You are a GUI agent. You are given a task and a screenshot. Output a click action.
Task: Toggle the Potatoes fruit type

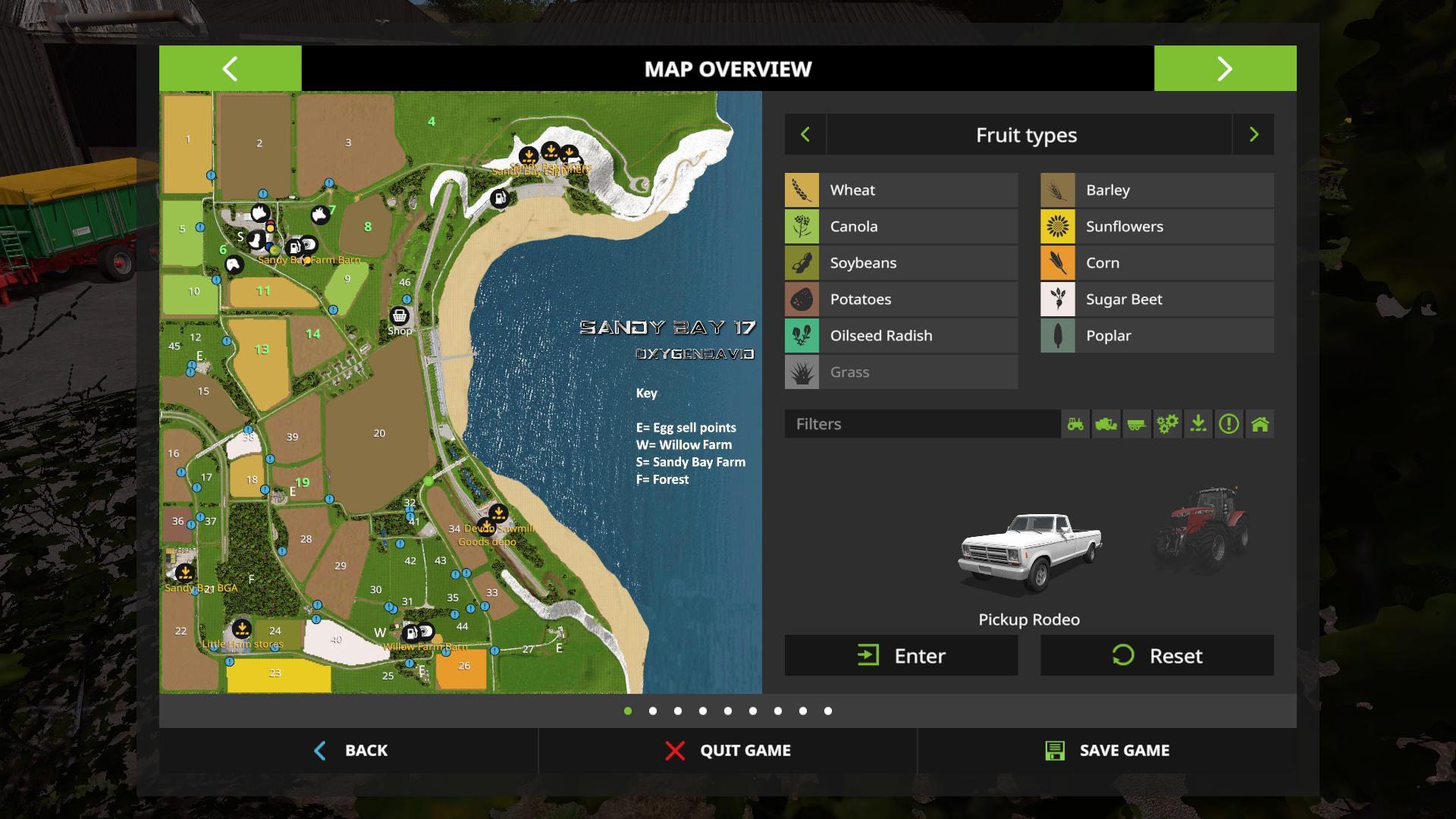(901, 300)
